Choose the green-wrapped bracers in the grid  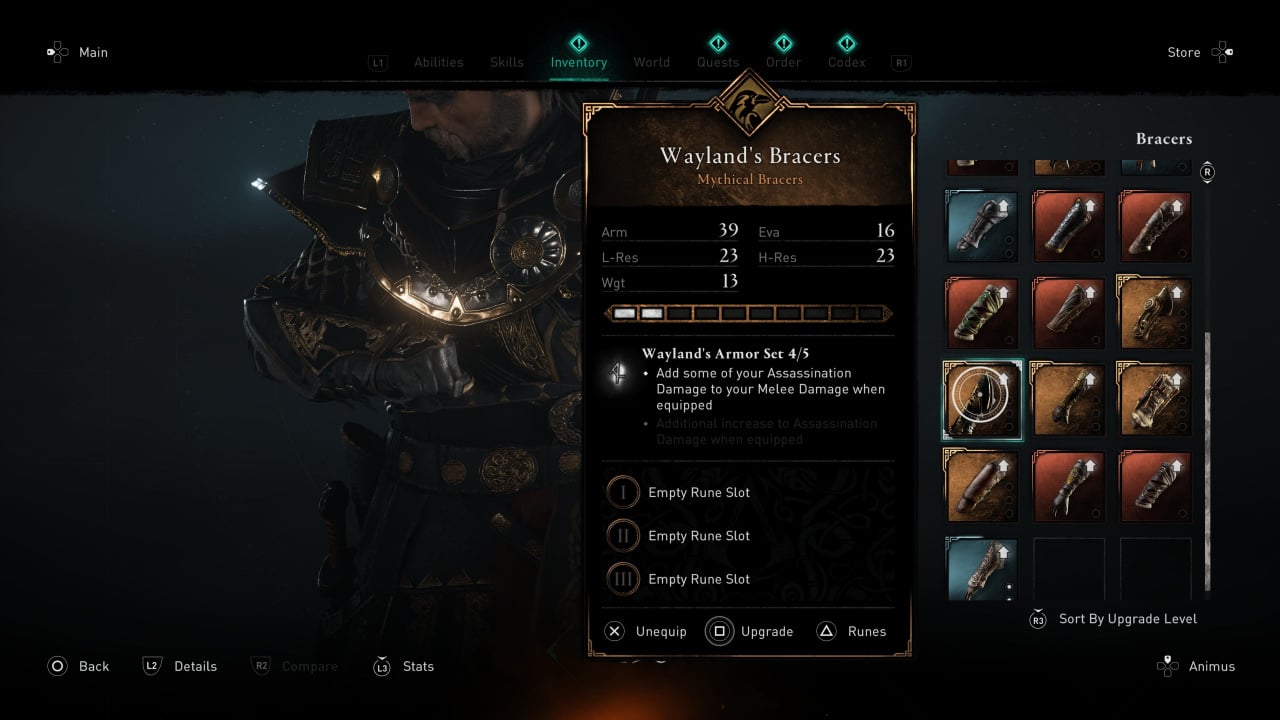982,314
